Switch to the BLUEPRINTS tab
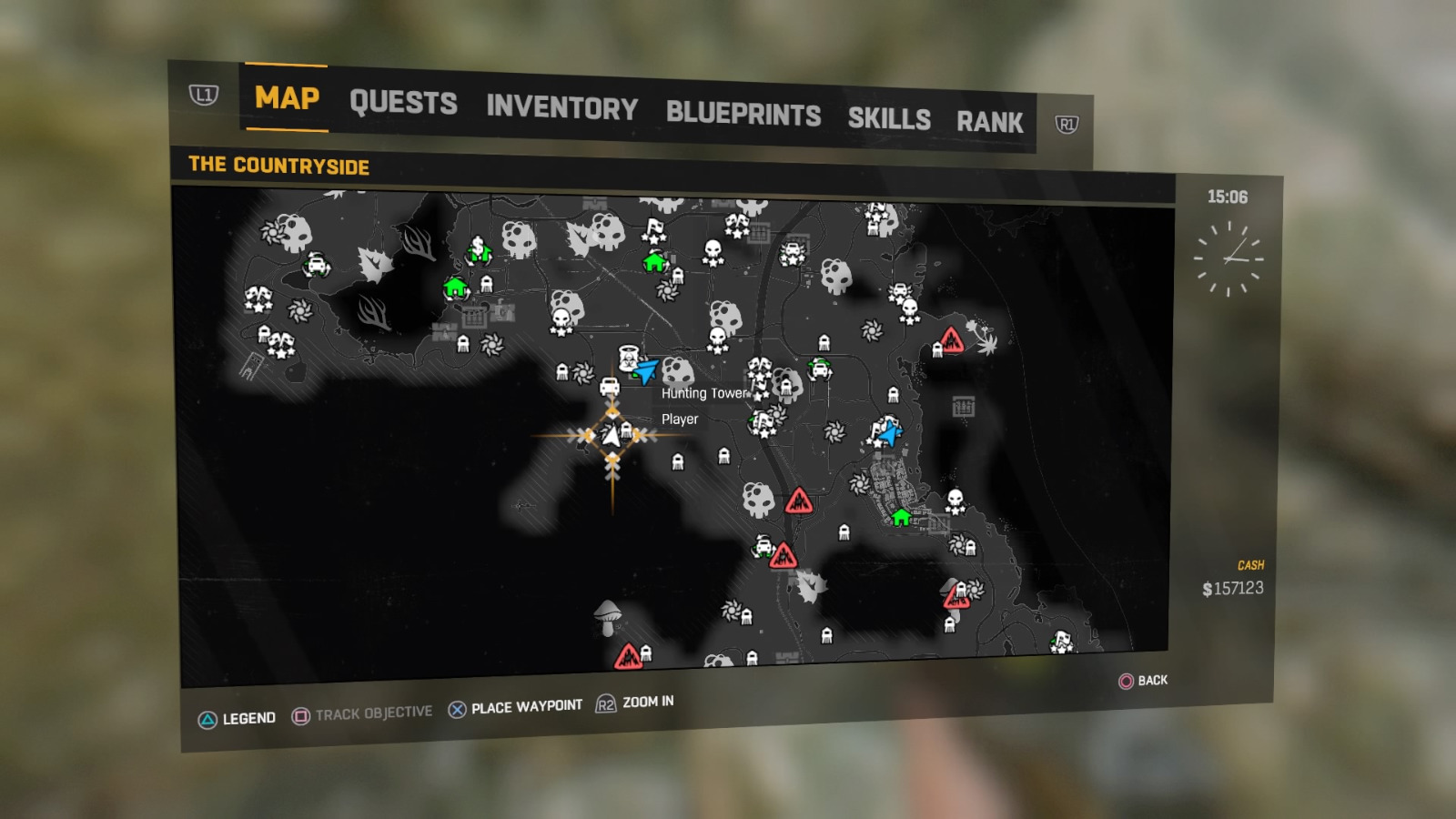 pyautogui.click(x=743, y=115)
